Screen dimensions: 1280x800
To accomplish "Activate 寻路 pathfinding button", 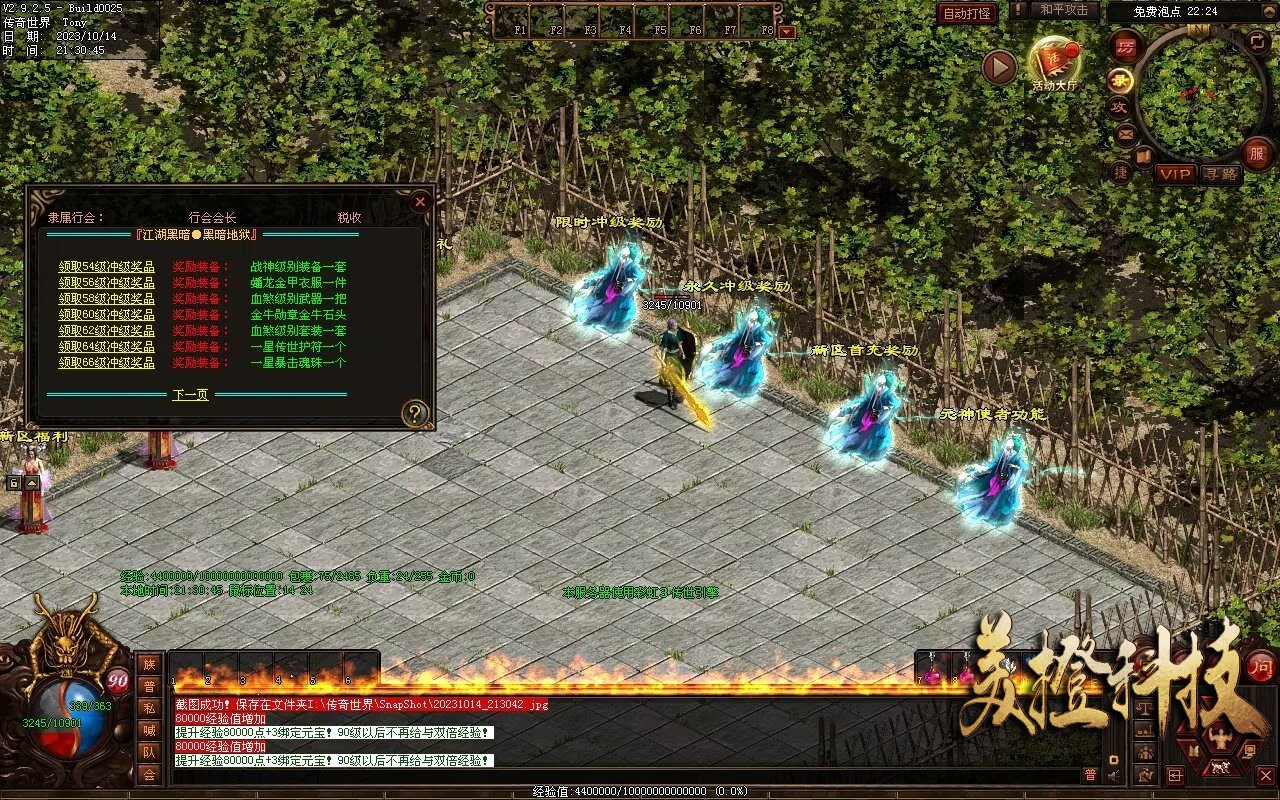I will pyautogui.click(x=1220, y=174).
